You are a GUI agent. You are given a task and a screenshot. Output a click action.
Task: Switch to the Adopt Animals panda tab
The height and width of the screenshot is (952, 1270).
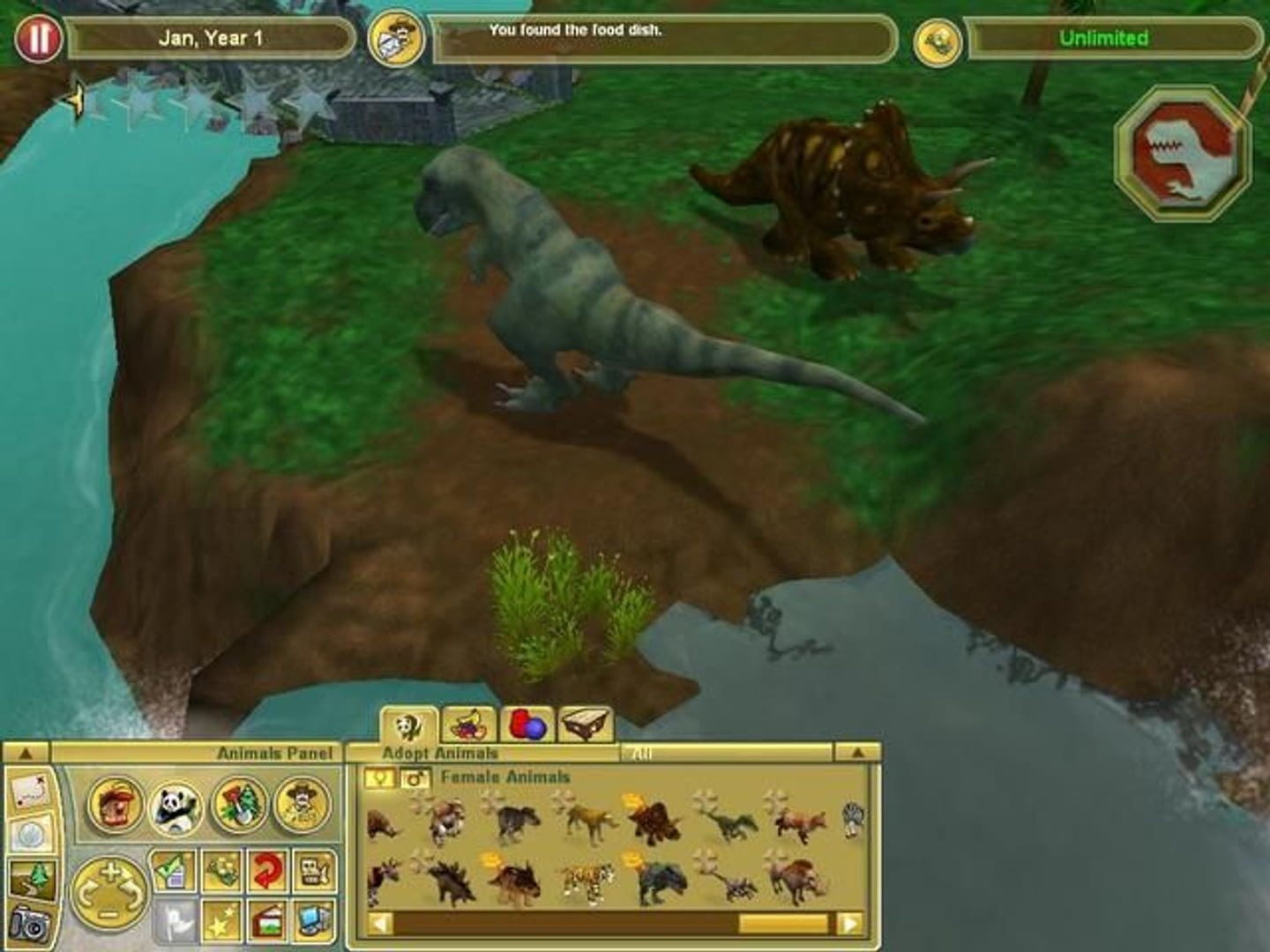coord(409,725)
